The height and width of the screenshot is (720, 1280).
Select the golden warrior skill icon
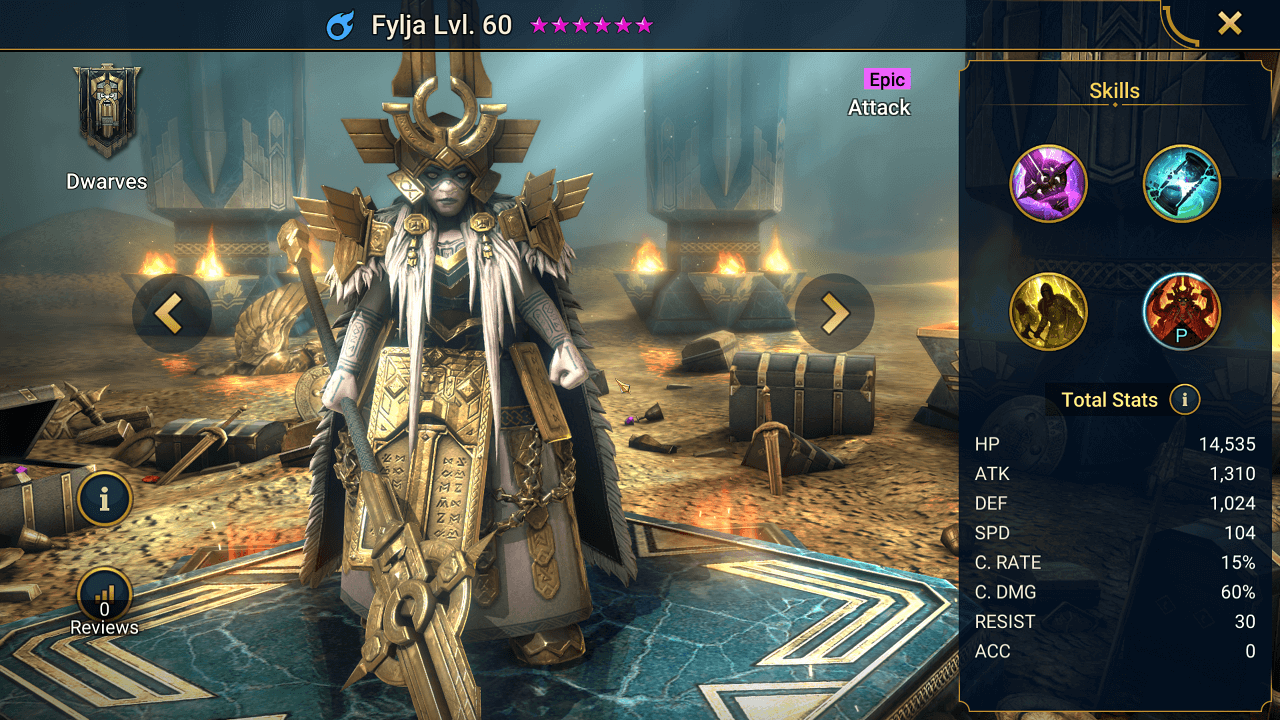coord(1048,312)
